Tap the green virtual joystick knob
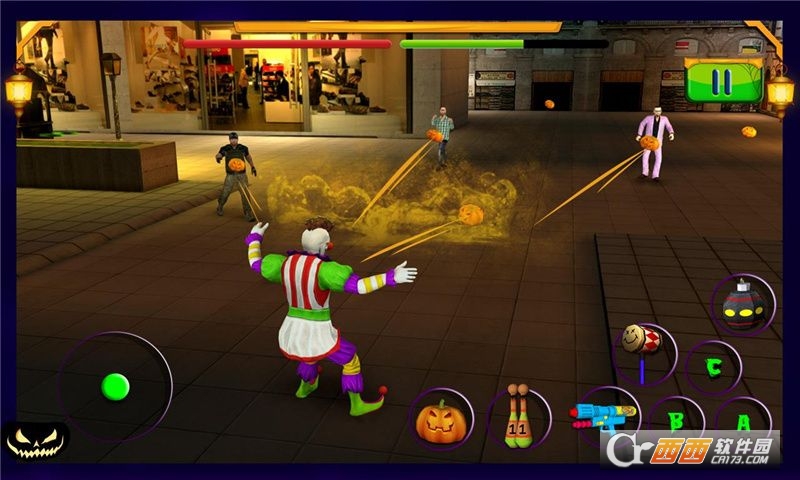The image size is (800, 480). (116, 386)
